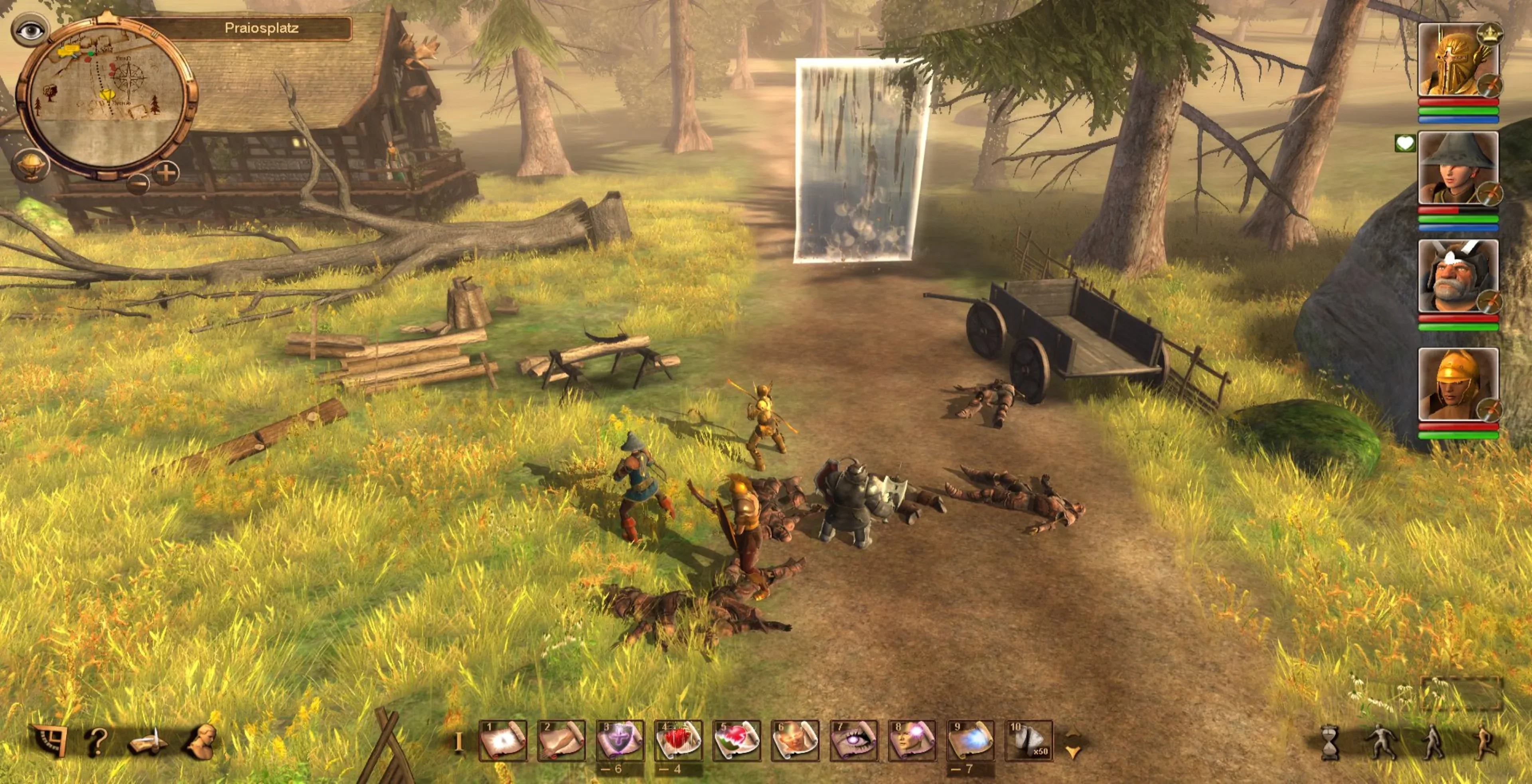Cast the white flash scroll in slot 1
Viewport: 1532px width, 784px height.
click(503, 741)
